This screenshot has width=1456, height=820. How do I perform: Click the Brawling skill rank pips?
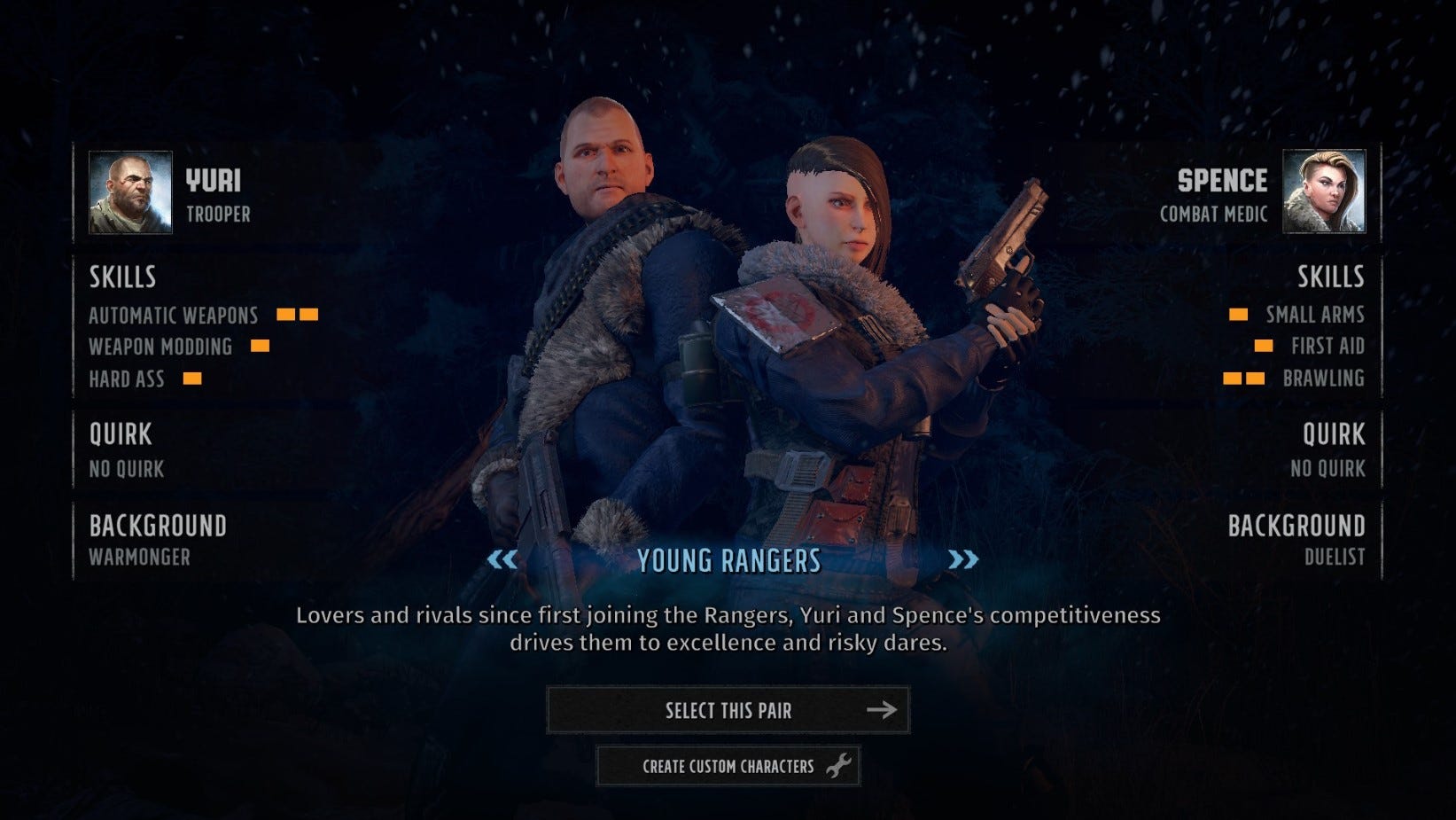[1242, 379]
